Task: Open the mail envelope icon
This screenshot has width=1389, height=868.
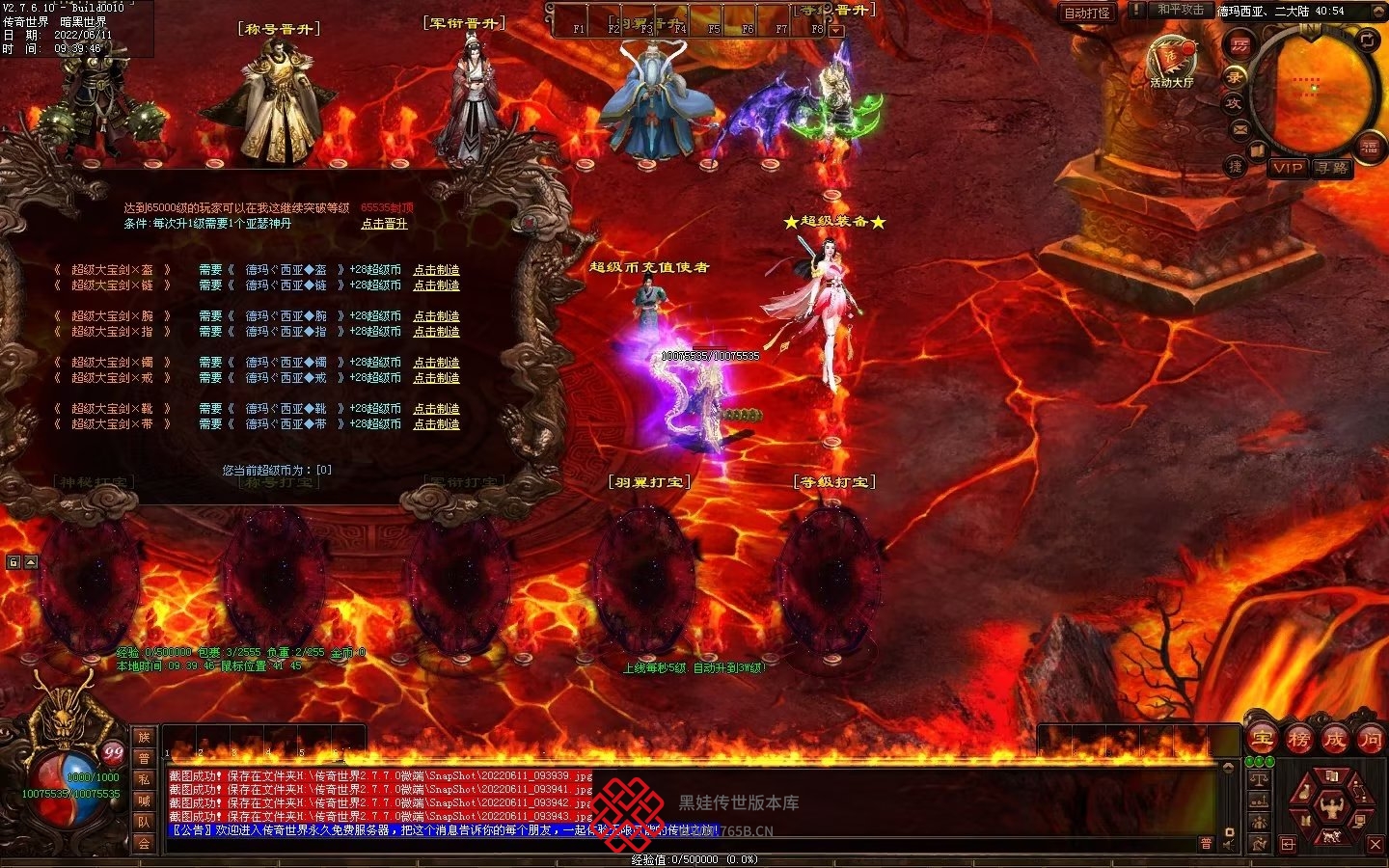Action: (1240, 128)
